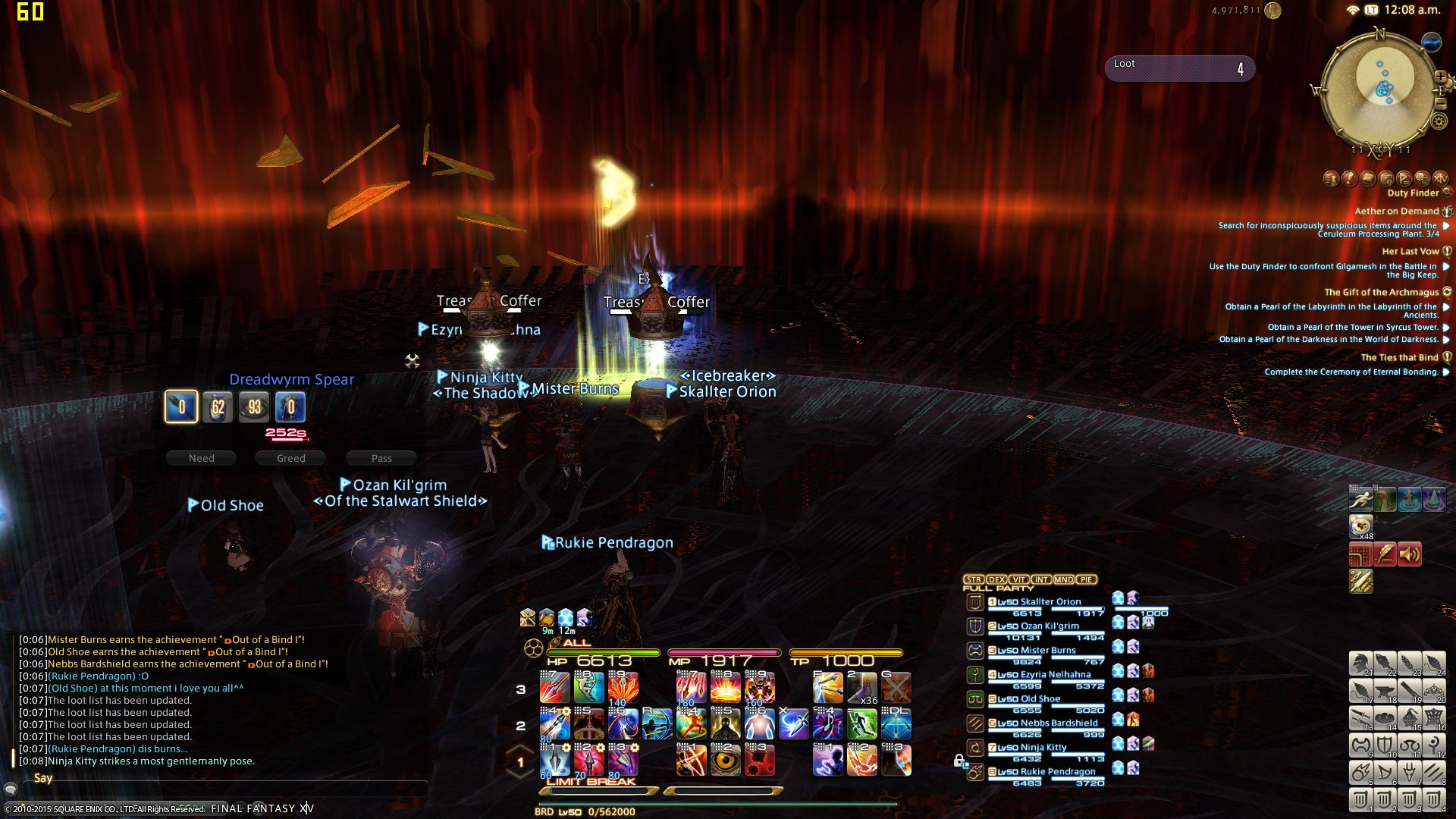Viewport: 1456px width, 819px height.
Task: Choose Greed for the loot roll
Action: click(290, 458)
